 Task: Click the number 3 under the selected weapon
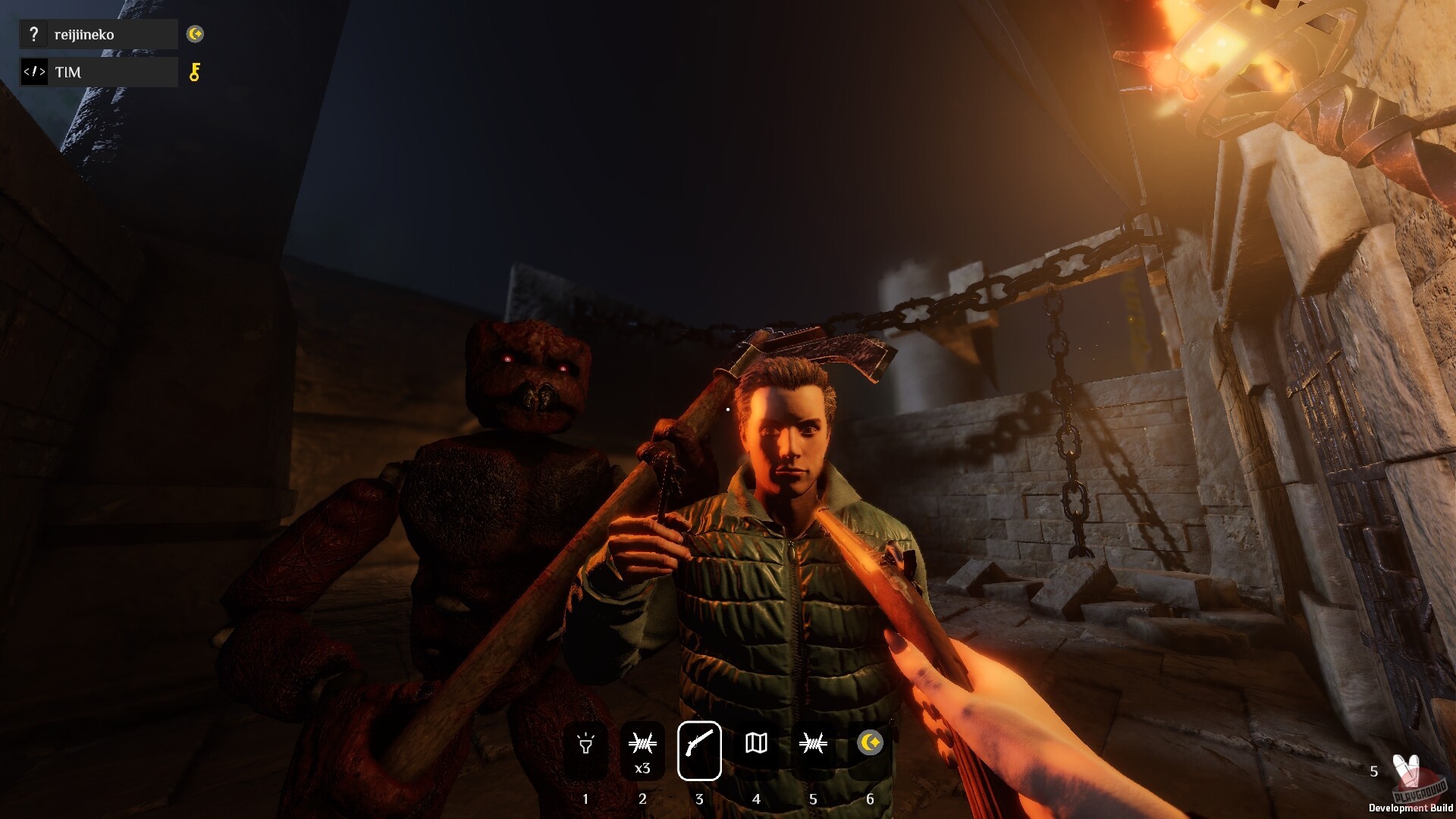(x=699, y=799)
